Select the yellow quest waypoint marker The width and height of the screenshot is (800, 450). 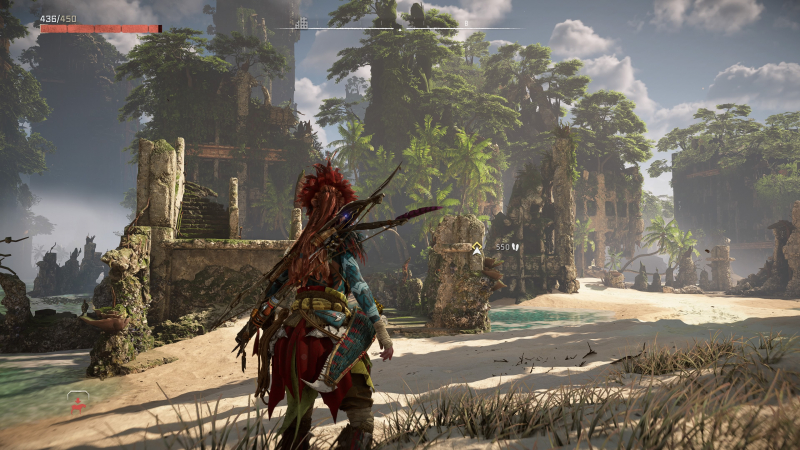tap(478, 247)
